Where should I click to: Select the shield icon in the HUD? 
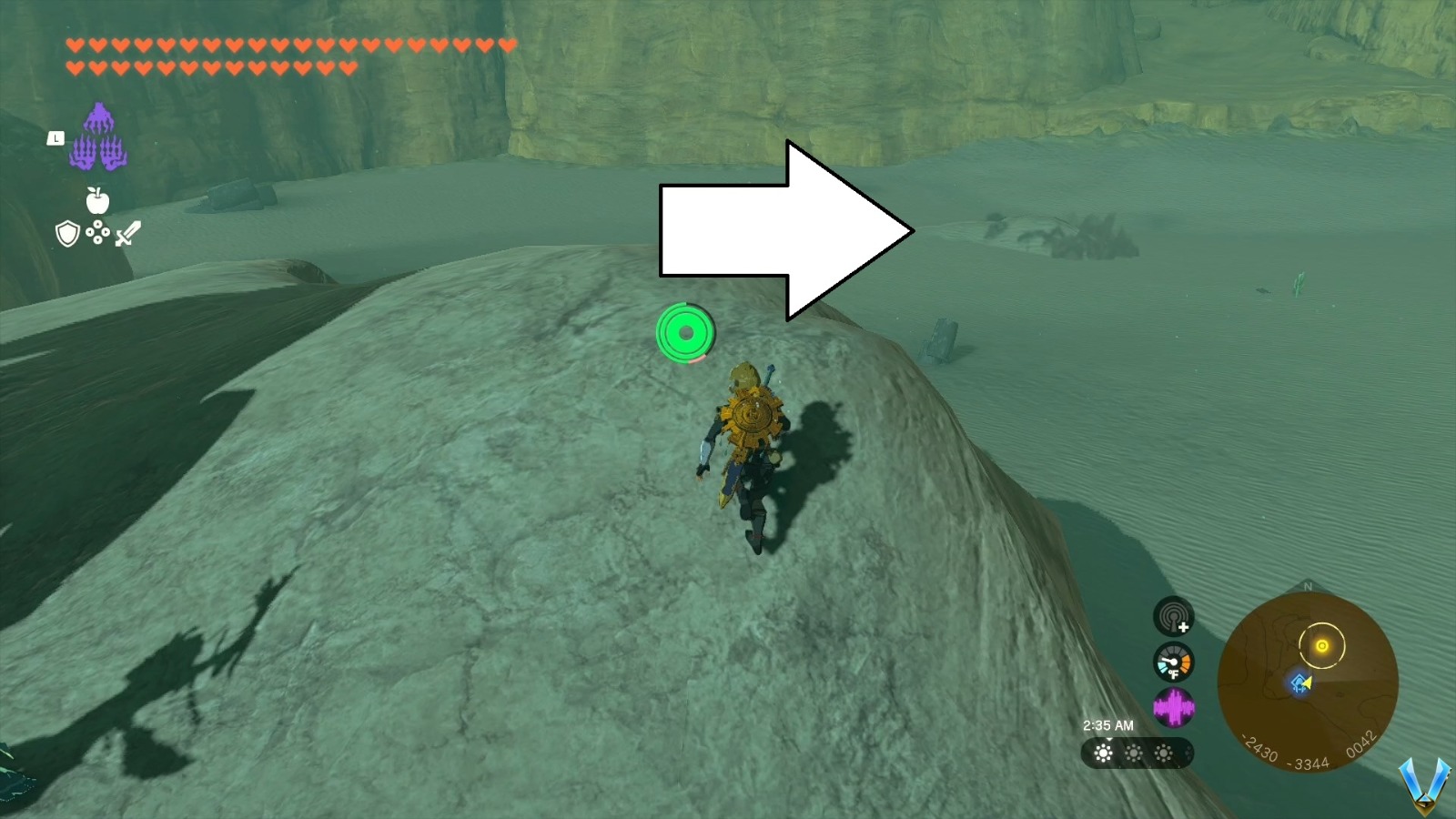(x=68, y=235)
